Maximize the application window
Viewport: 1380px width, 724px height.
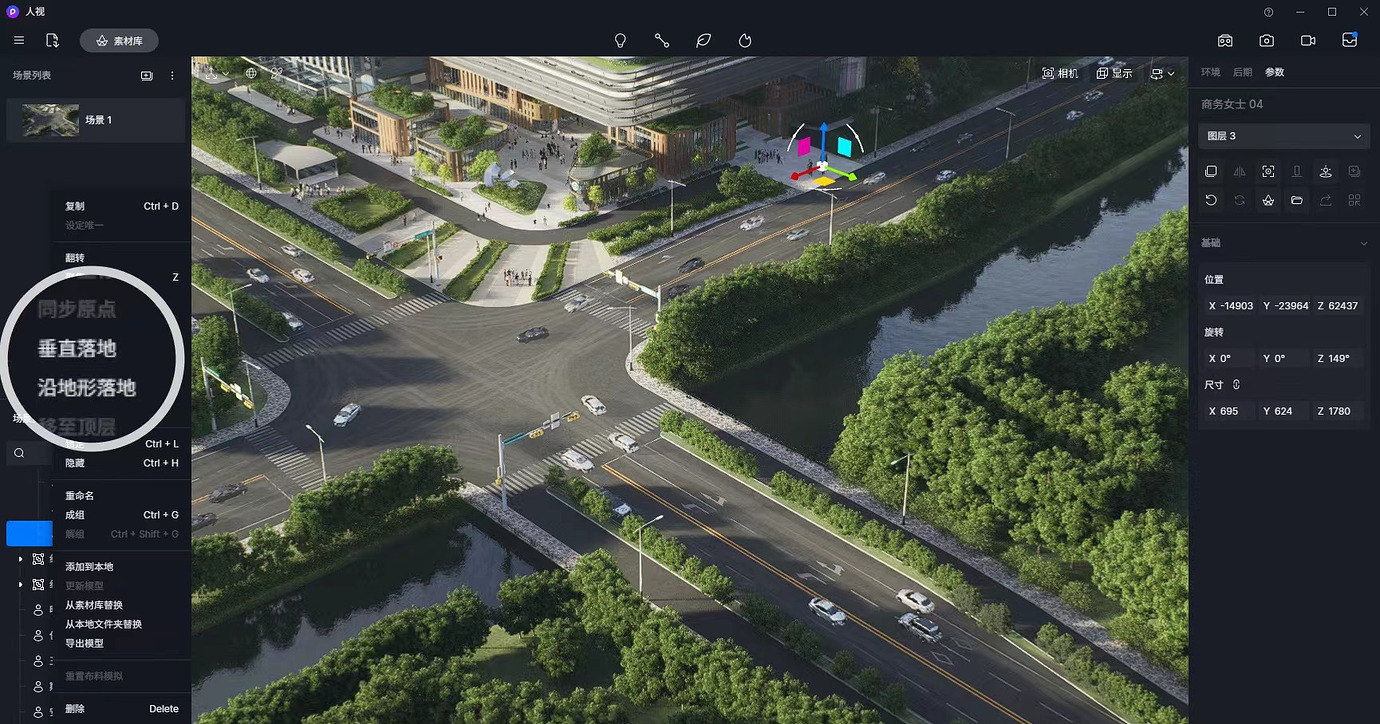coord(1332,12)
